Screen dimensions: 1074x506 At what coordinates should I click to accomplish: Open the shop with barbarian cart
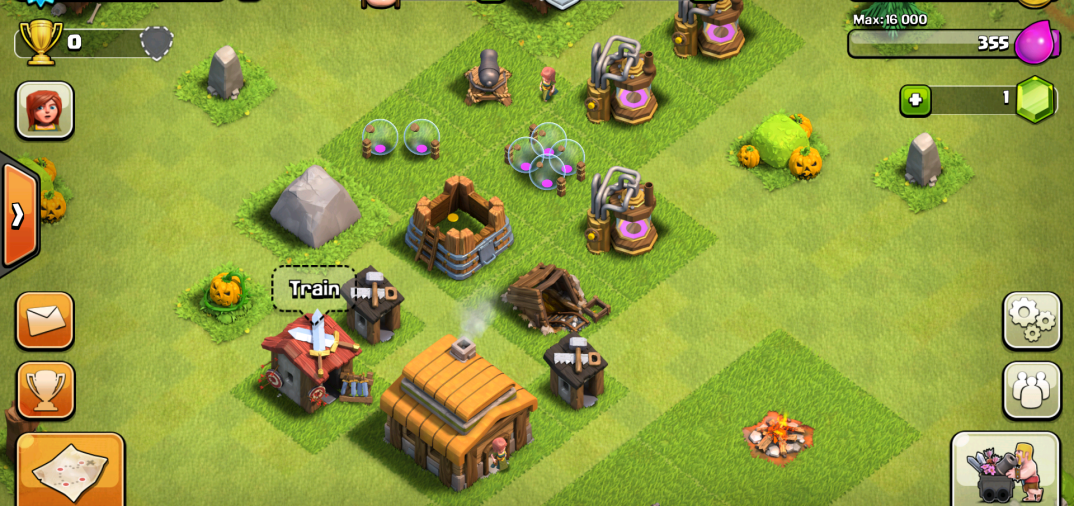(1005, 468)
